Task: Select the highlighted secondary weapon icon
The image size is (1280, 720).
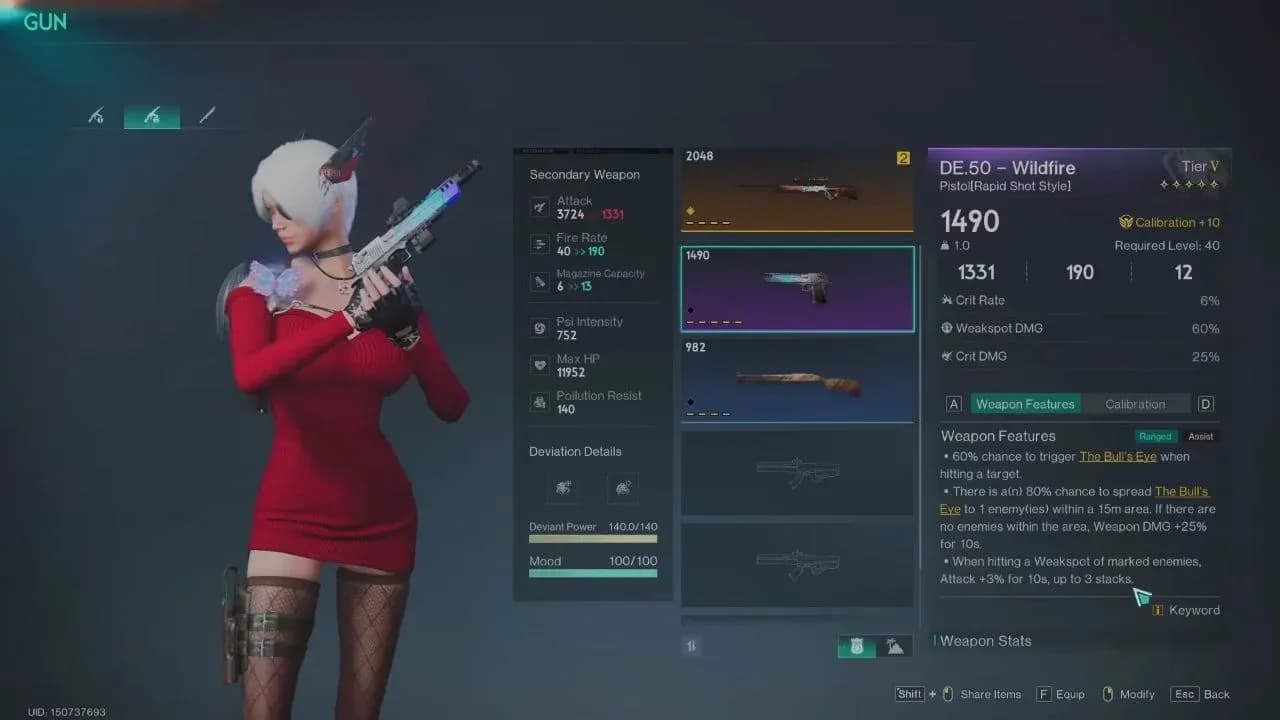Action: [150, 114]
